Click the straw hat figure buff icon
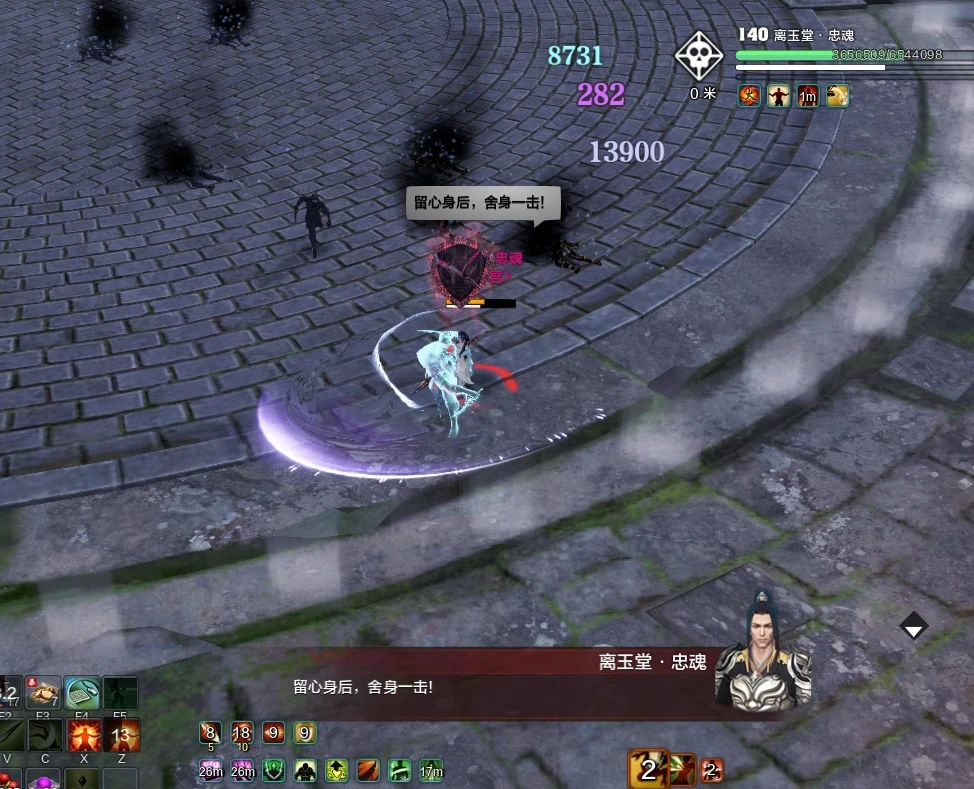Image resolution: width=974 pixels, height=789 pixels. click(305, 770)
